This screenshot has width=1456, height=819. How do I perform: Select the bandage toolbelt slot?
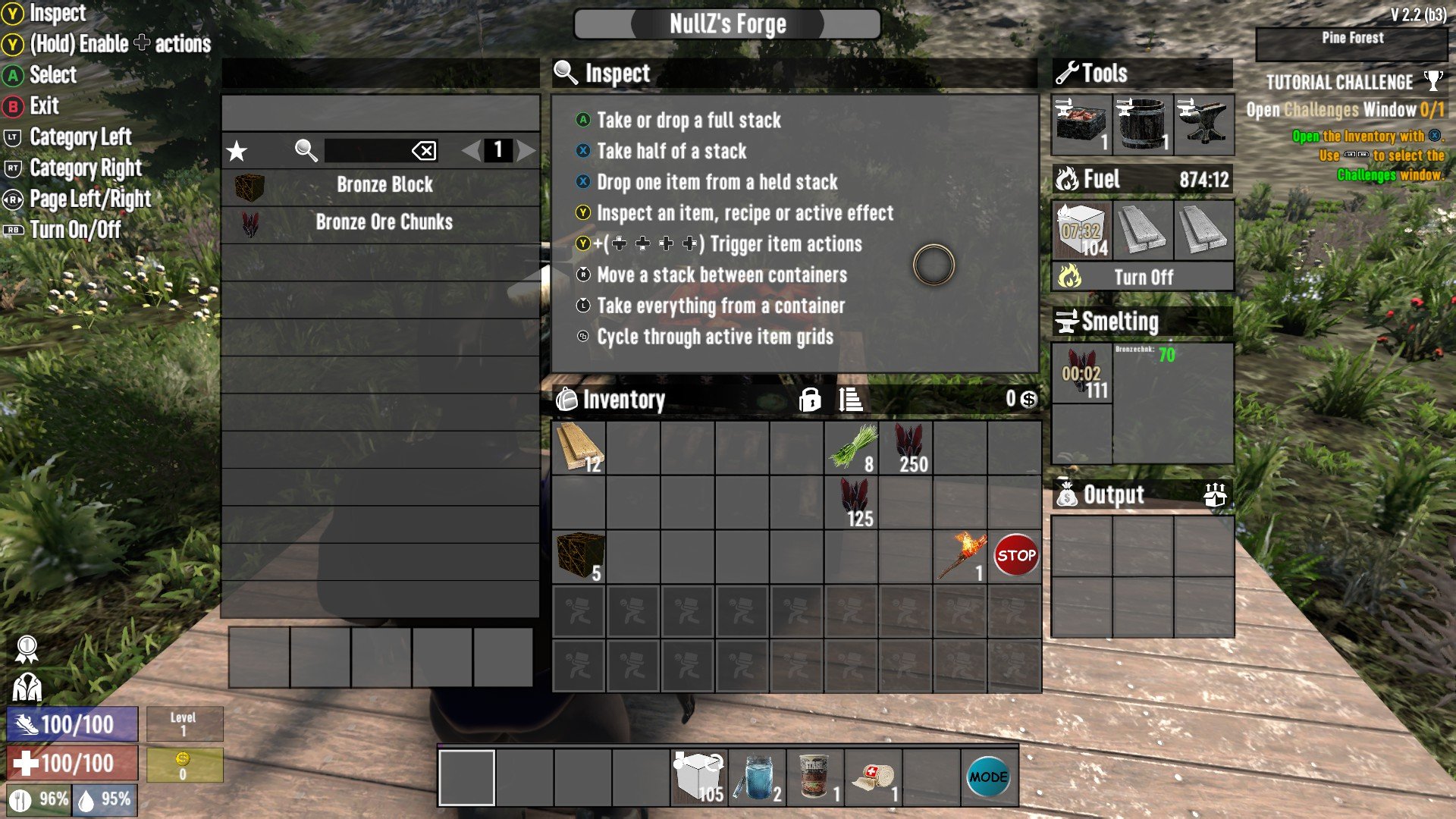coord(874,778)
